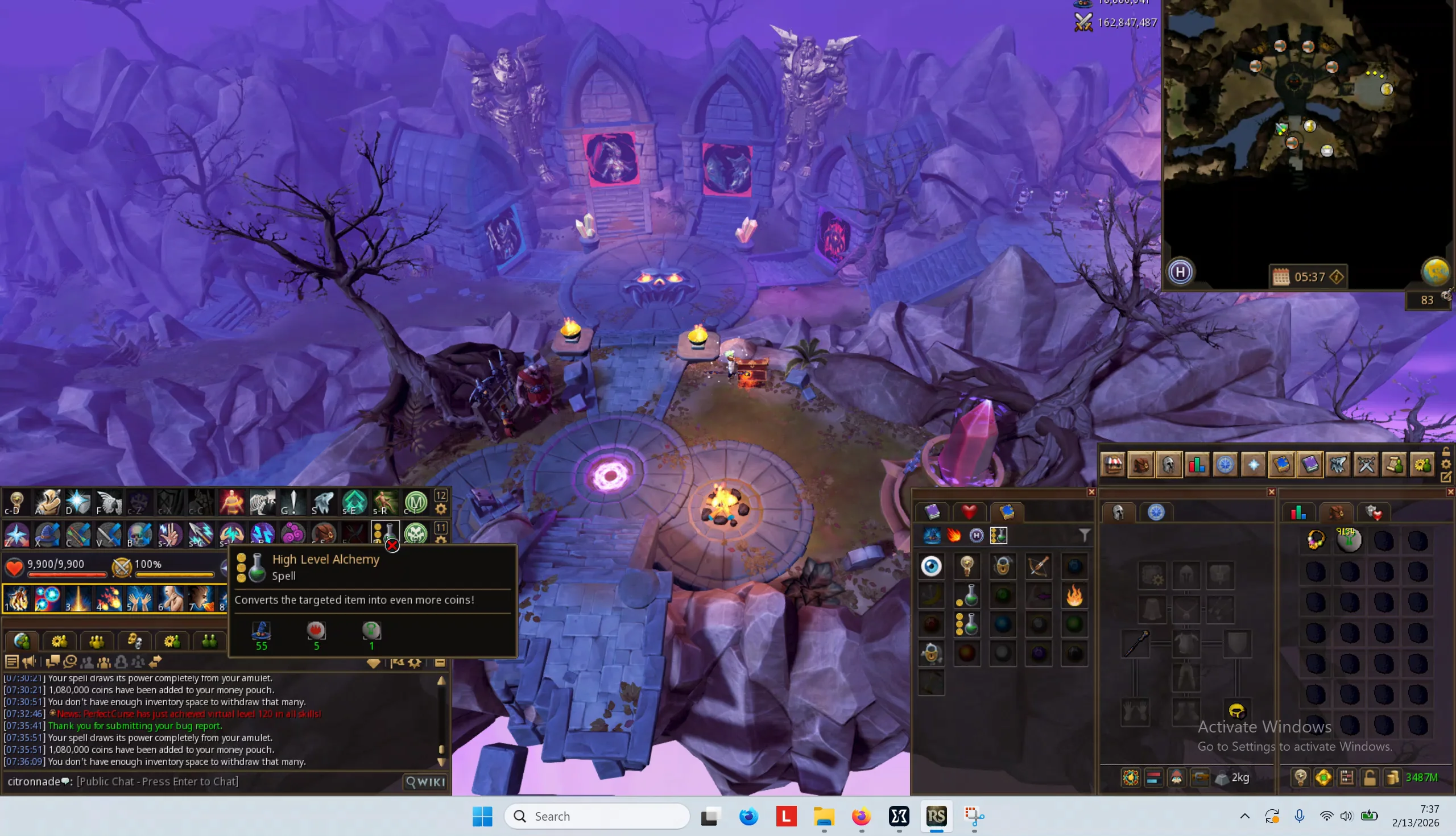Collapse the chat window with the minimize control
Viewport: 1456px width, 836px height.
tap(441, 663)
